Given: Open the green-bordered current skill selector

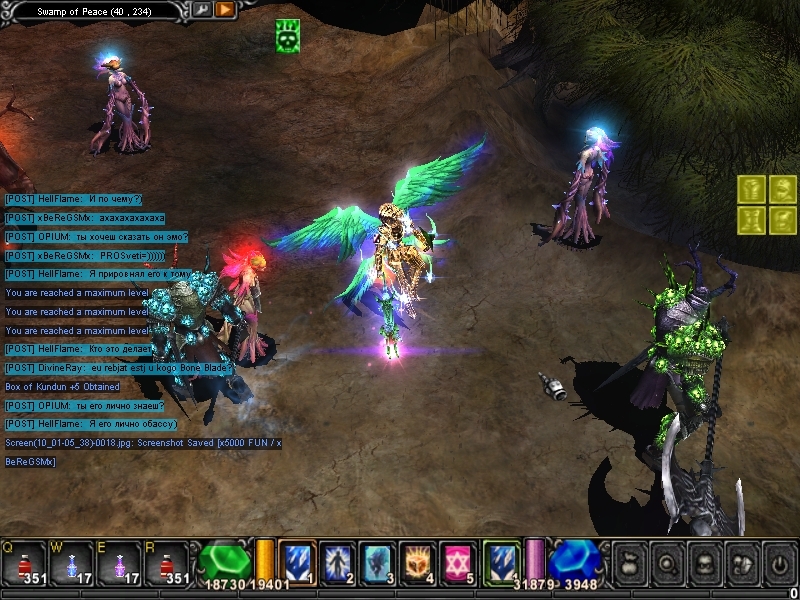Looking at the screenshot, I should click(x=500, y=562).
